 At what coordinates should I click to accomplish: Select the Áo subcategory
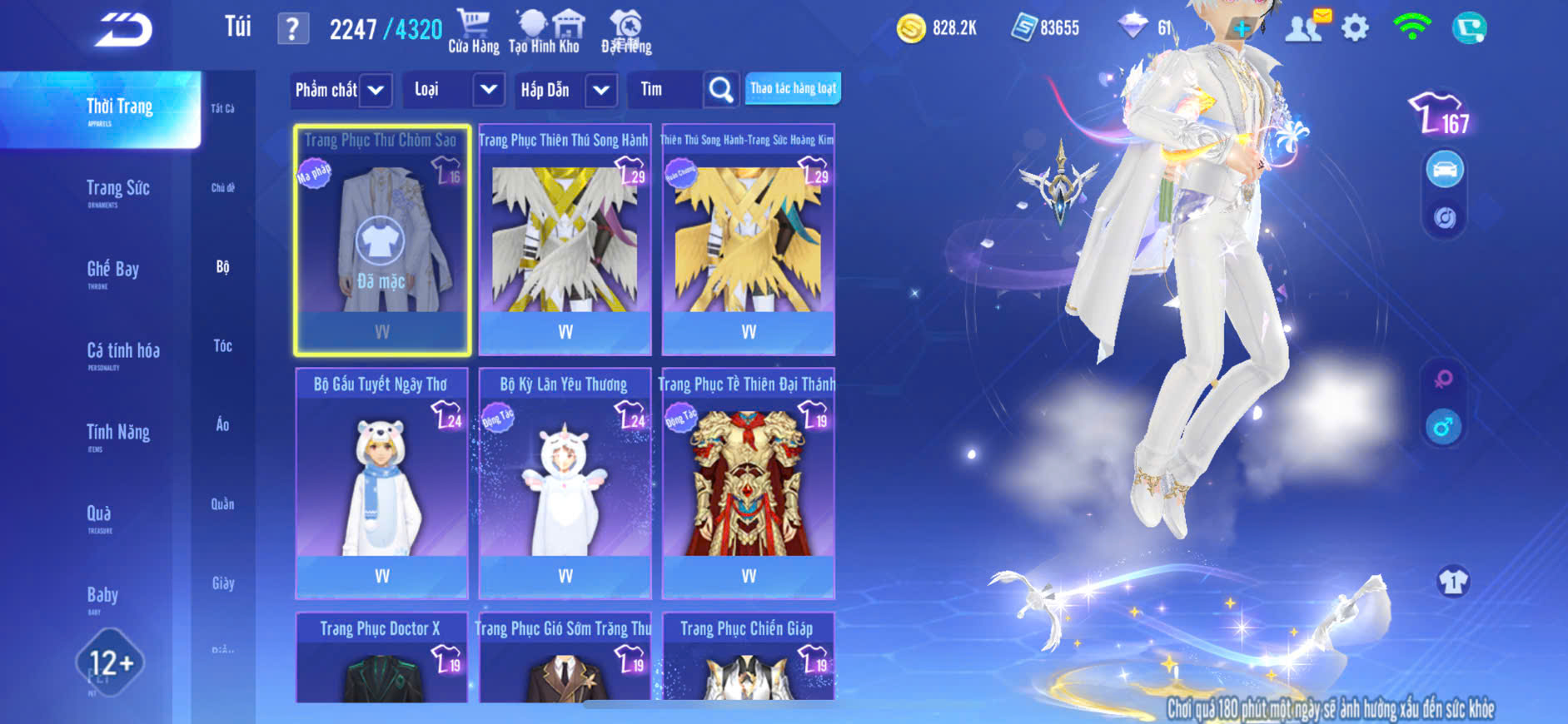pos(222,425)
